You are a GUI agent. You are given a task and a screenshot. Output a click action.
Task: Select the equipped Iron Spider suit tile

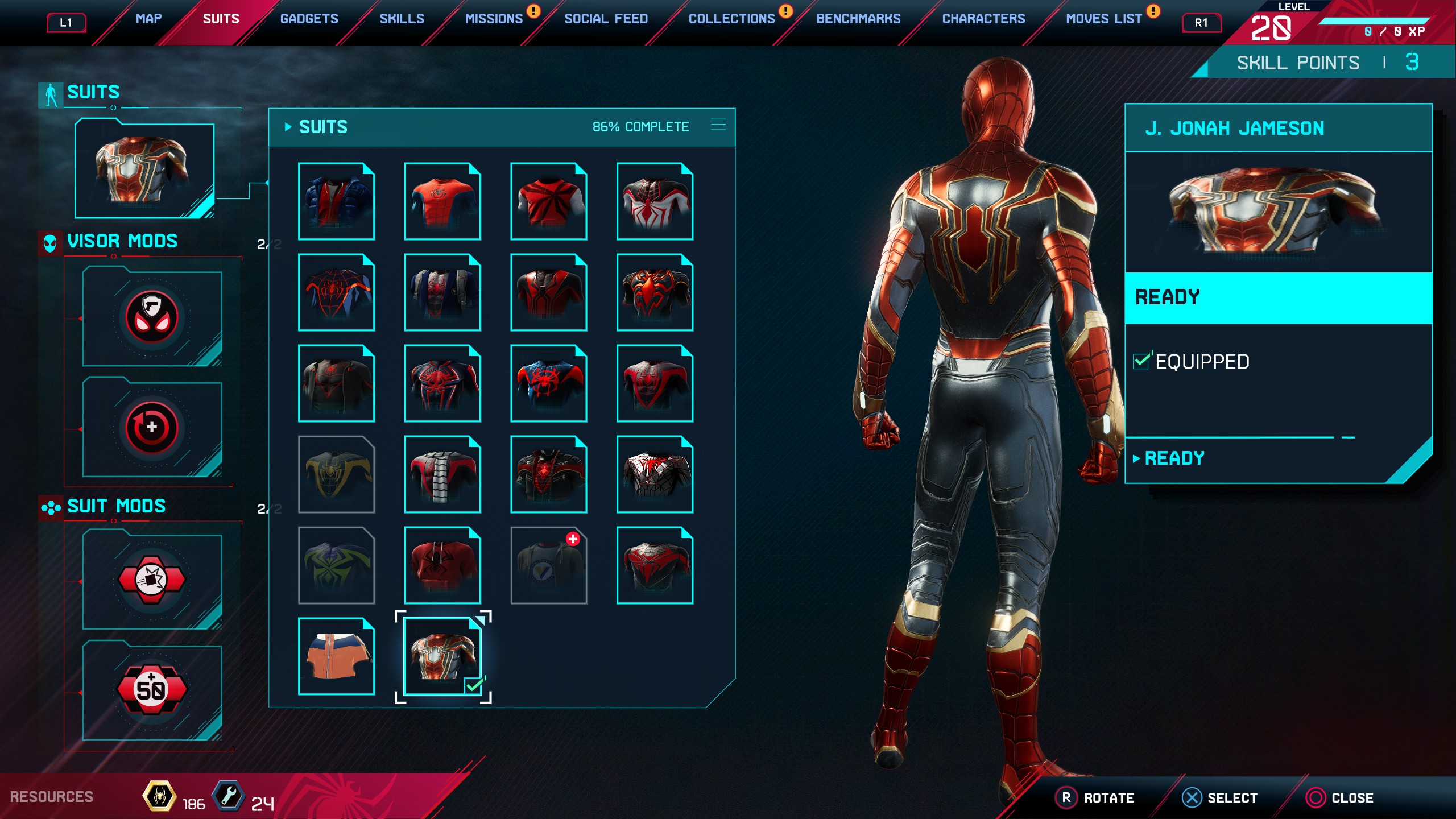[x=442, y=656]
